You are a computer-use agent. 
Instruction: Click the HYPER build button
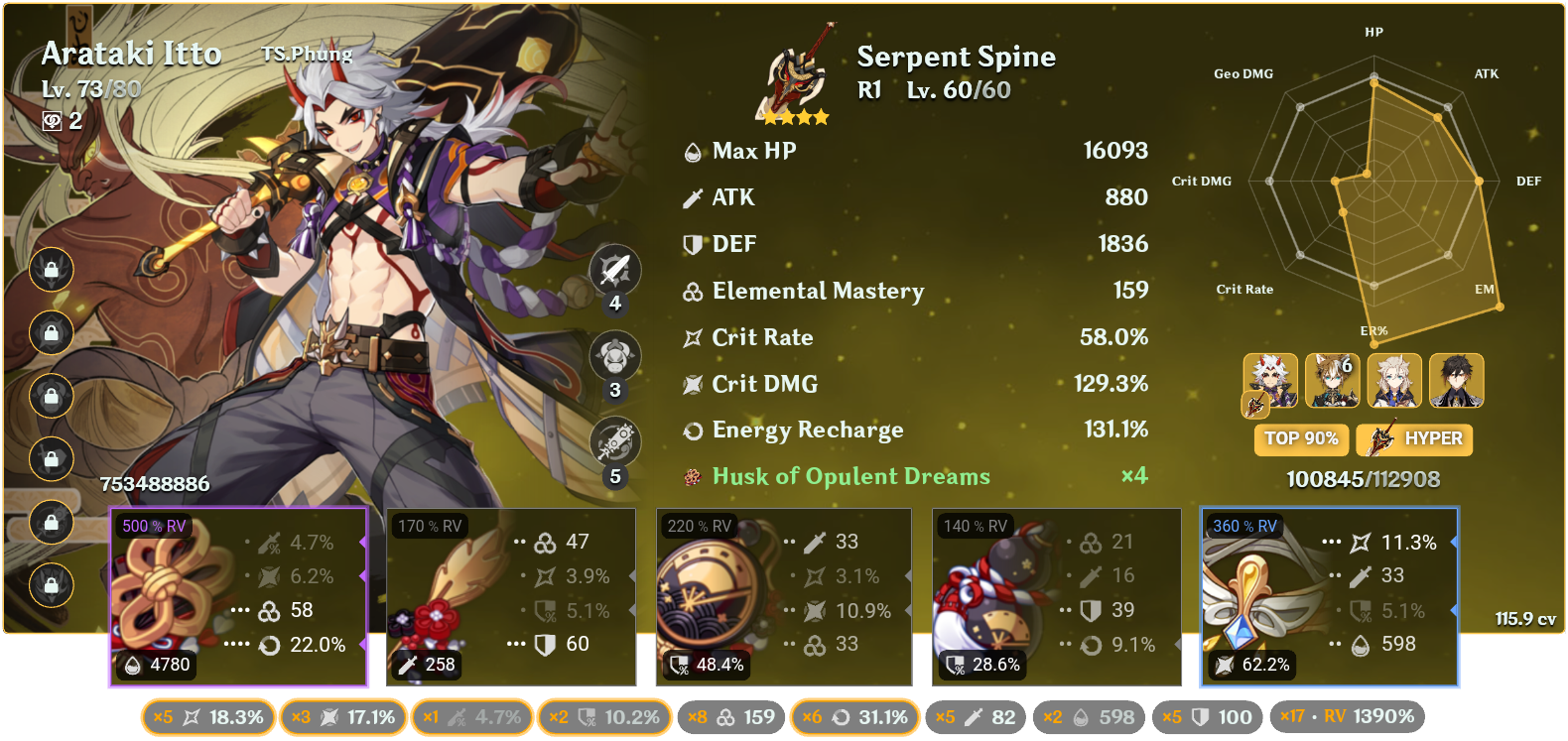tap(1413, 439)
